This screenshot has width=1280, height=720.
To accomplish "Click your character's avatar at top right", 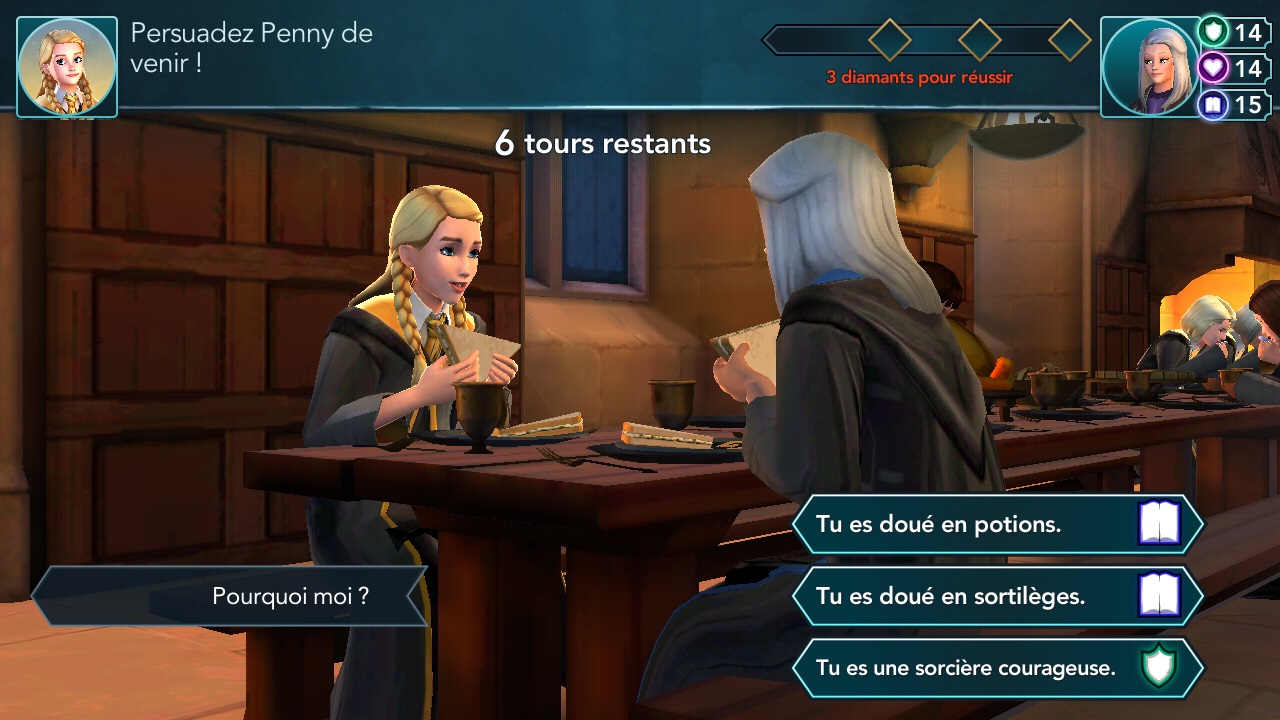I will point(1148,63).
